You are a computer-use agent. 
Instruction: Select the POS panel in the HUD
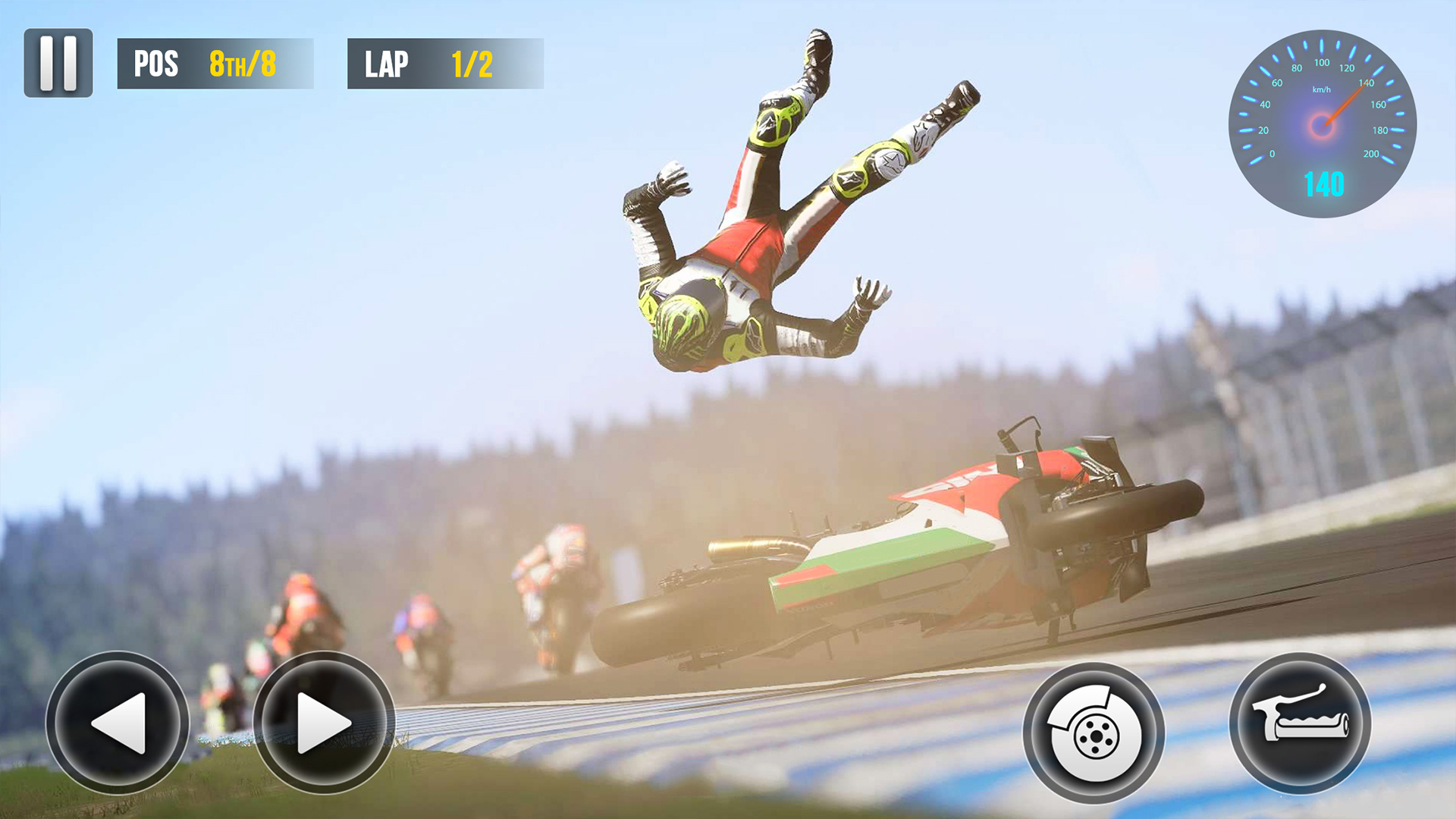(x=215, y=64)
